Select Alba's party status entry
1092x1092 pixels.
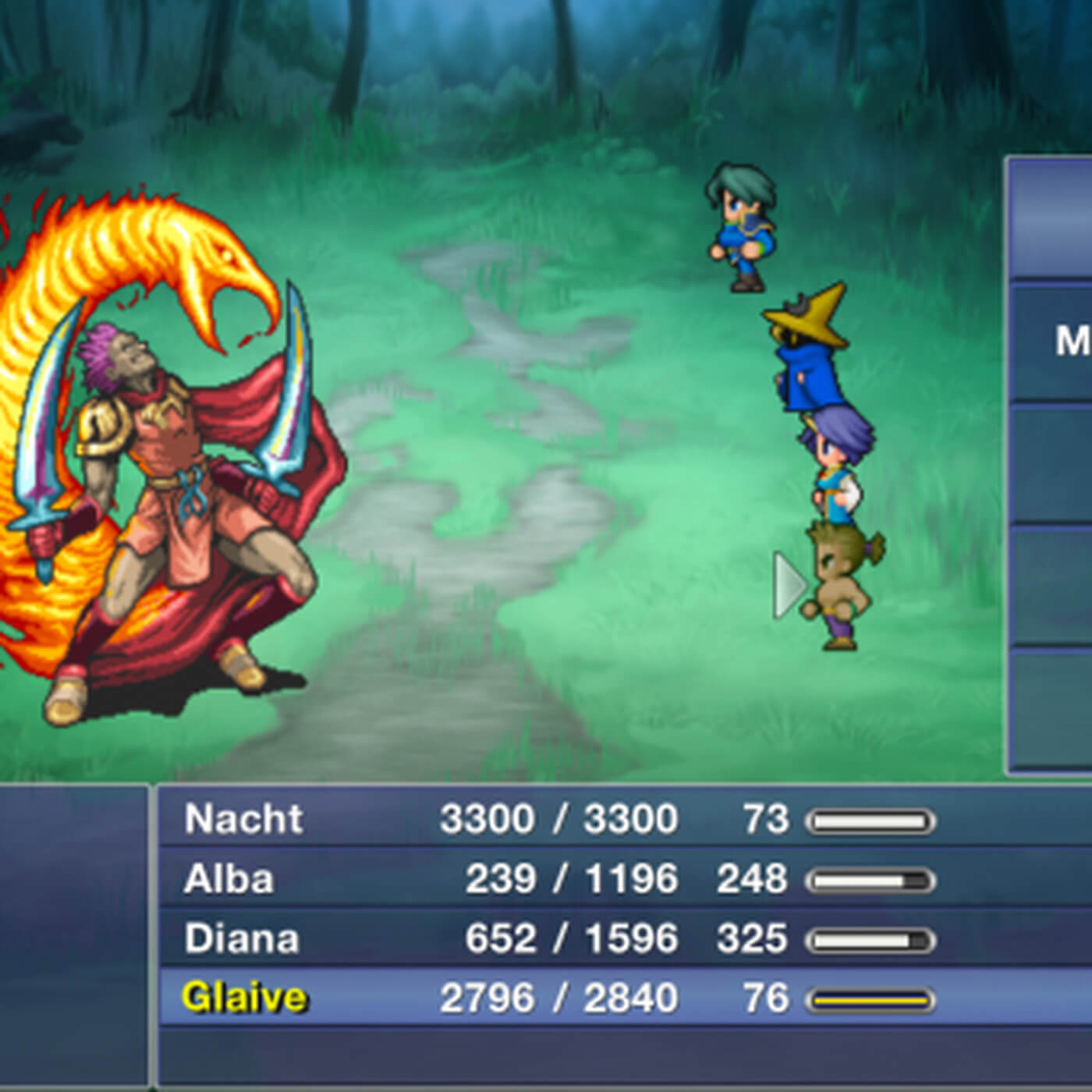546,879
